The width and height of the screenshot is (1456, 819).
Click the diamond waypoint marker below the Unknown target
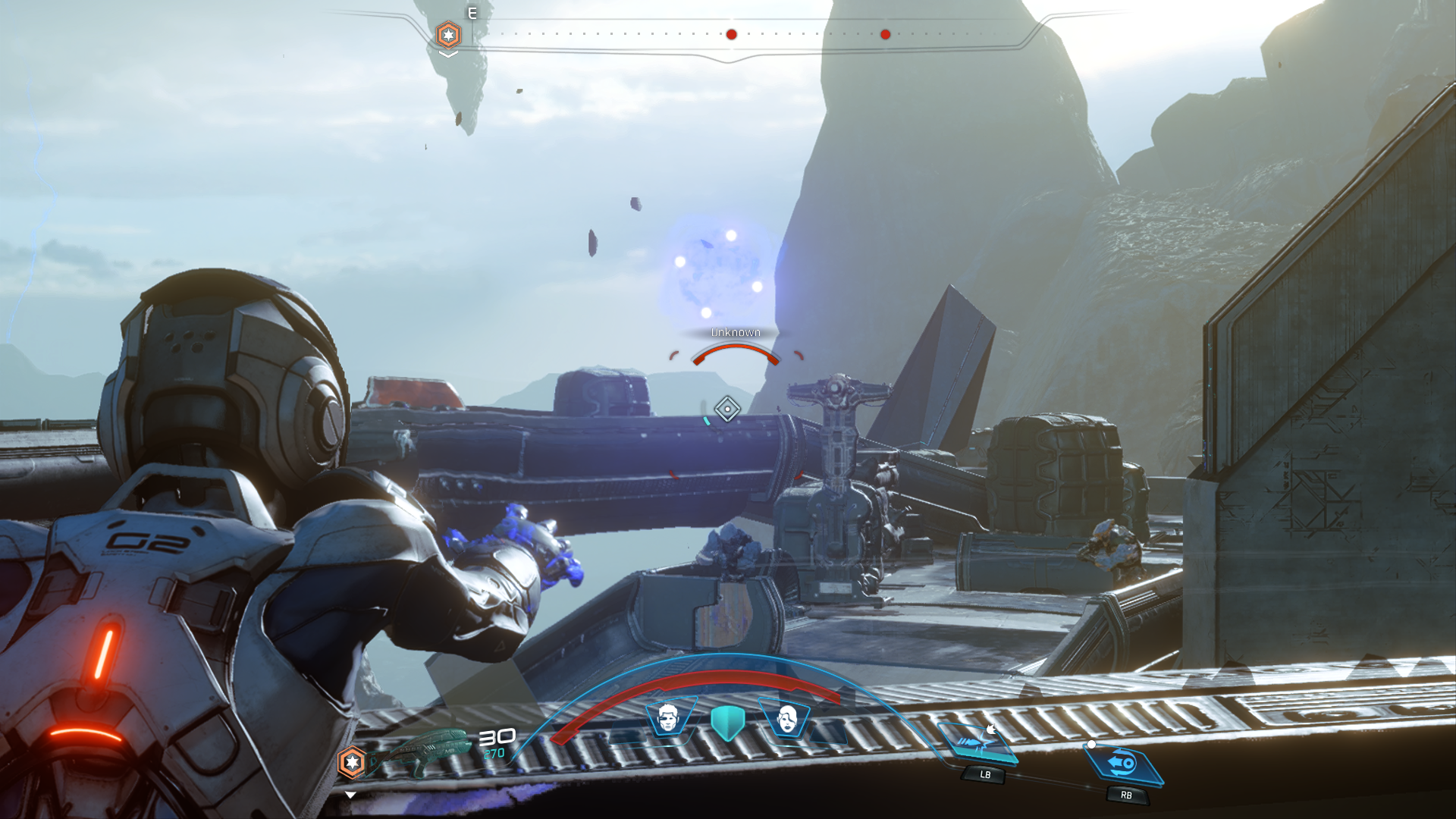coord(727,409)
